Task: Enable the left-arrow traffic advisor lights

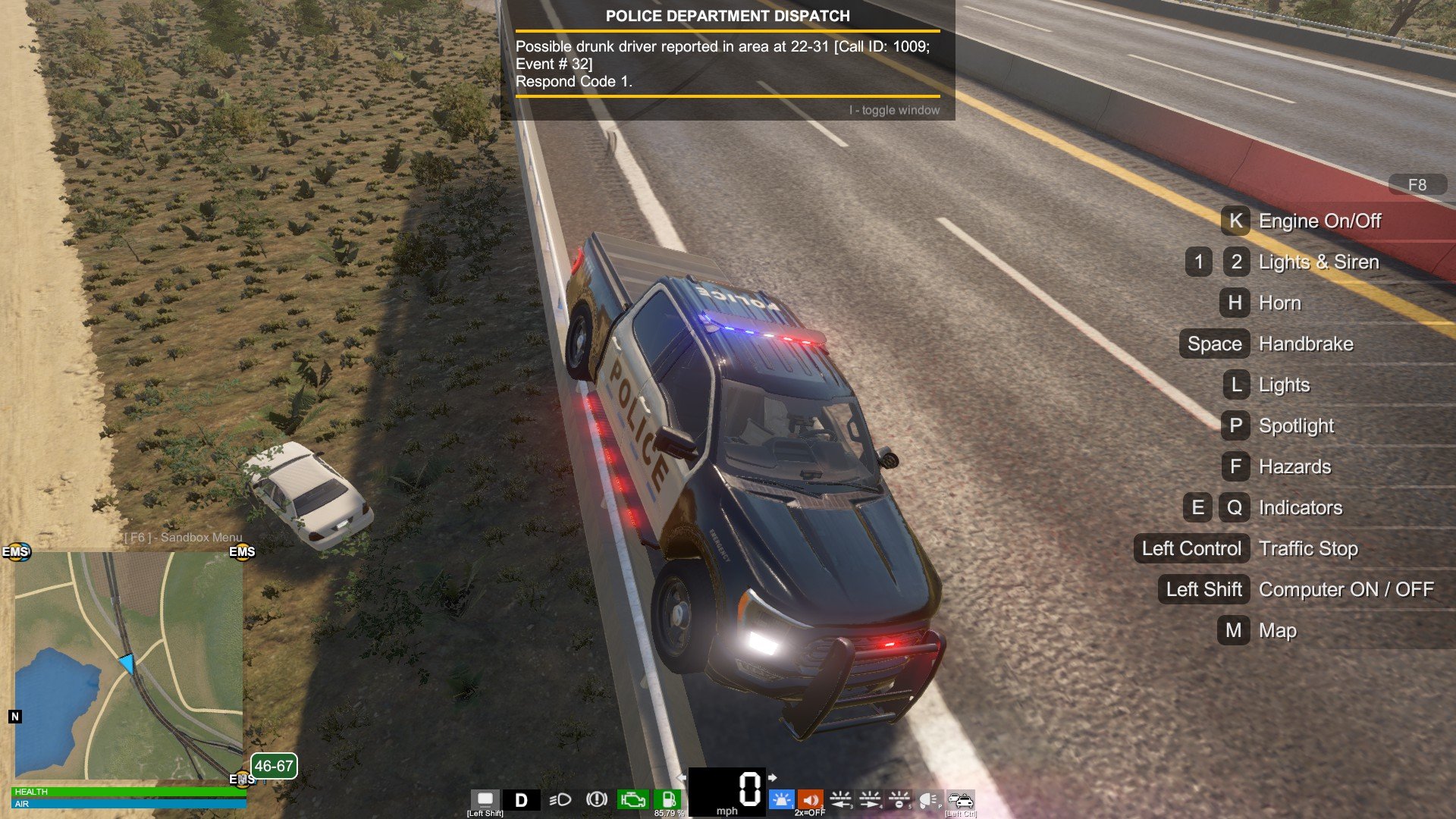Action: point(840,799)
